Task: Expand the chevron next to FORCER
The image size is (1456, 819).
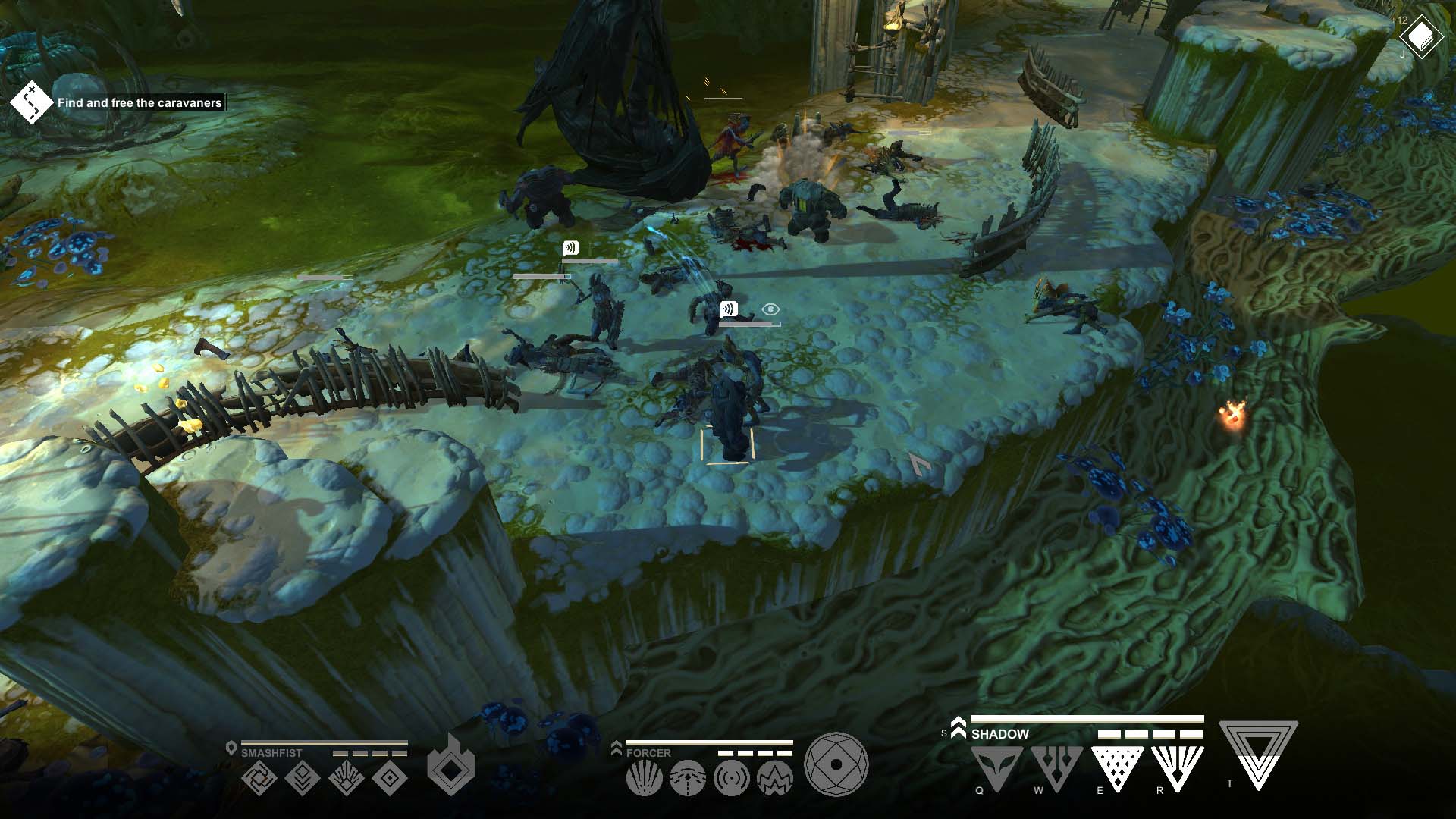Action: [x=617, y=748]
